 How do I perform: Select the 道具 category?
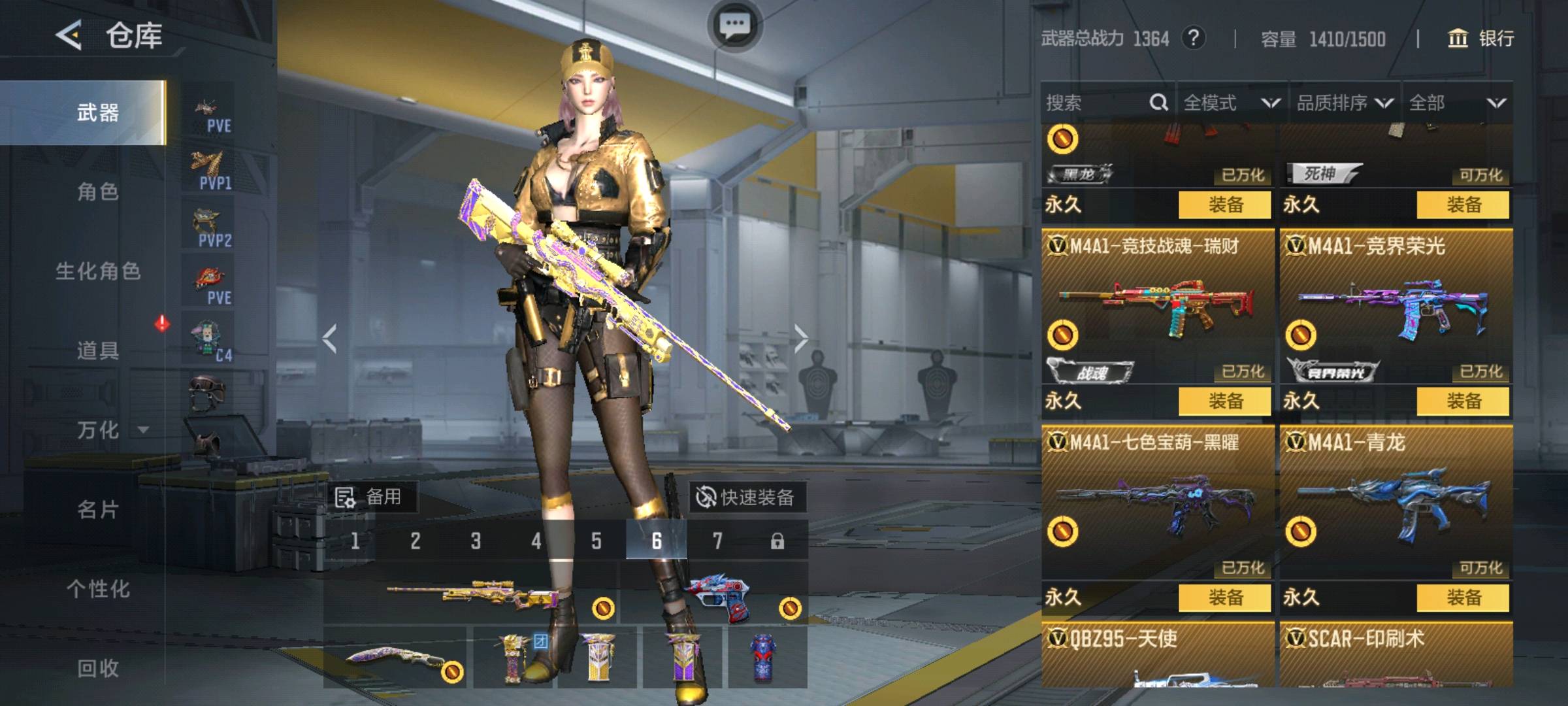[98, 350]
